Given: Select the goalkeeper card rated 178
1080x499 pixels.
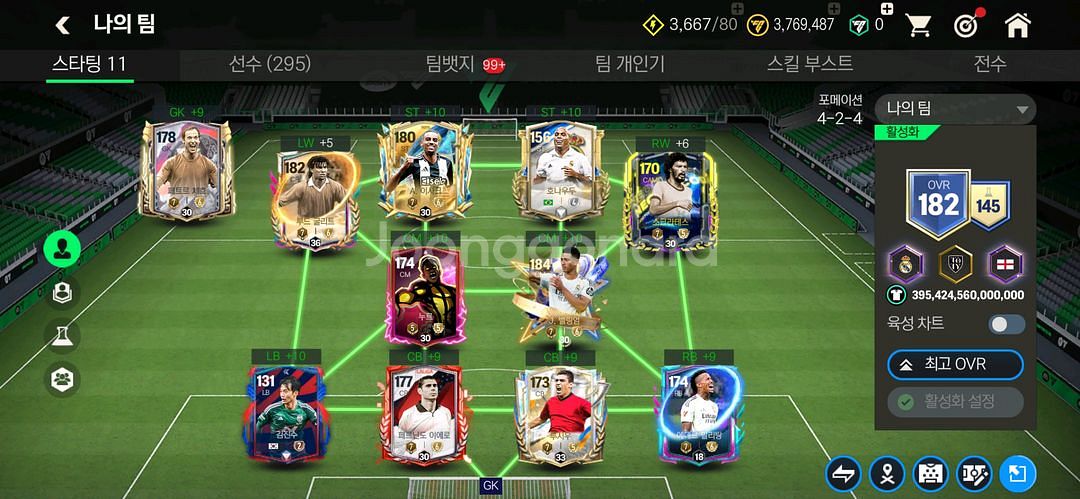Looking at the screenshot, I should point(186,170).
